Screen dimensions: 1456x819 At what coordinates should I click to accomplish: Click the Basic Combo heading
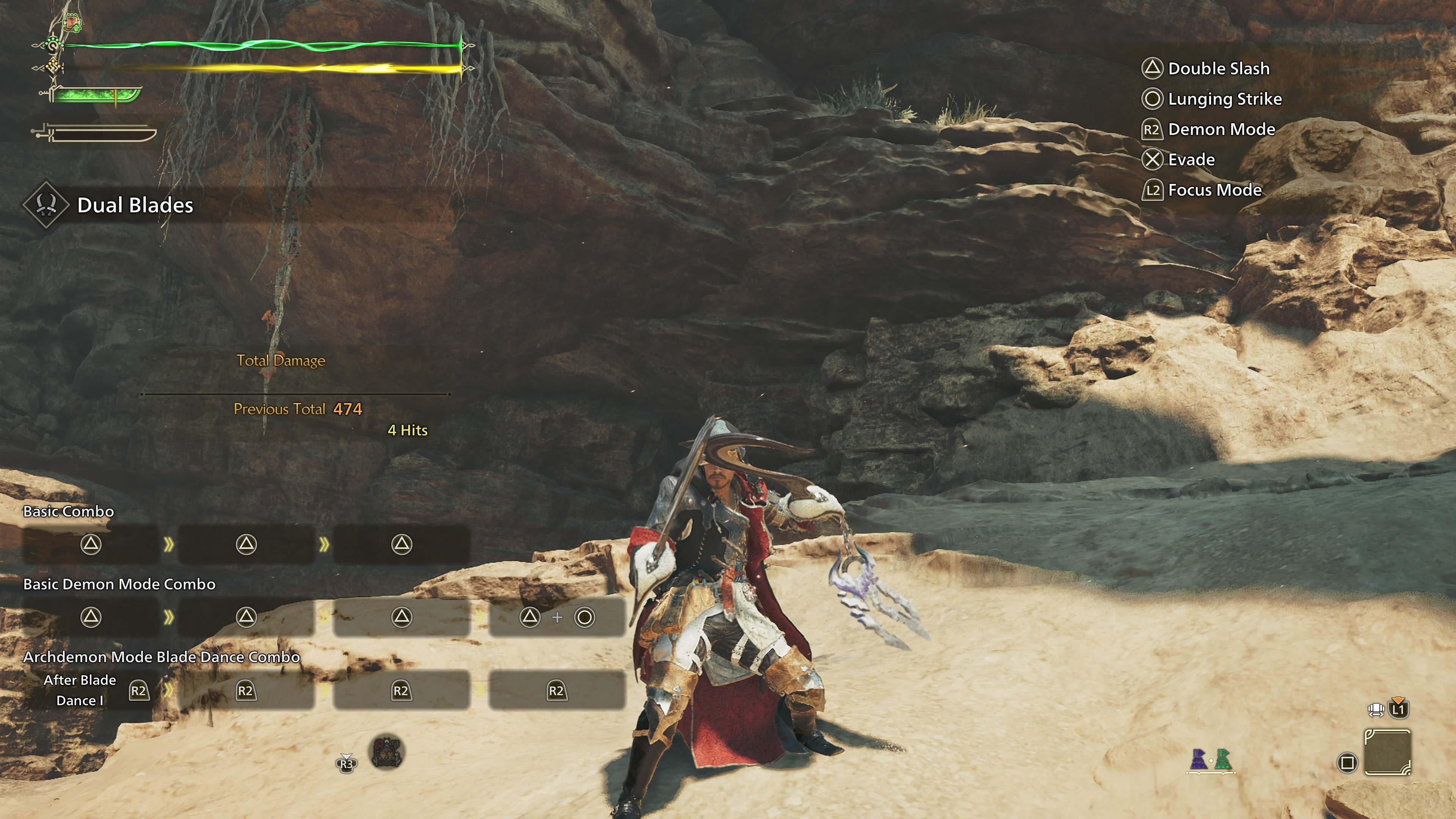click(68, 511)
